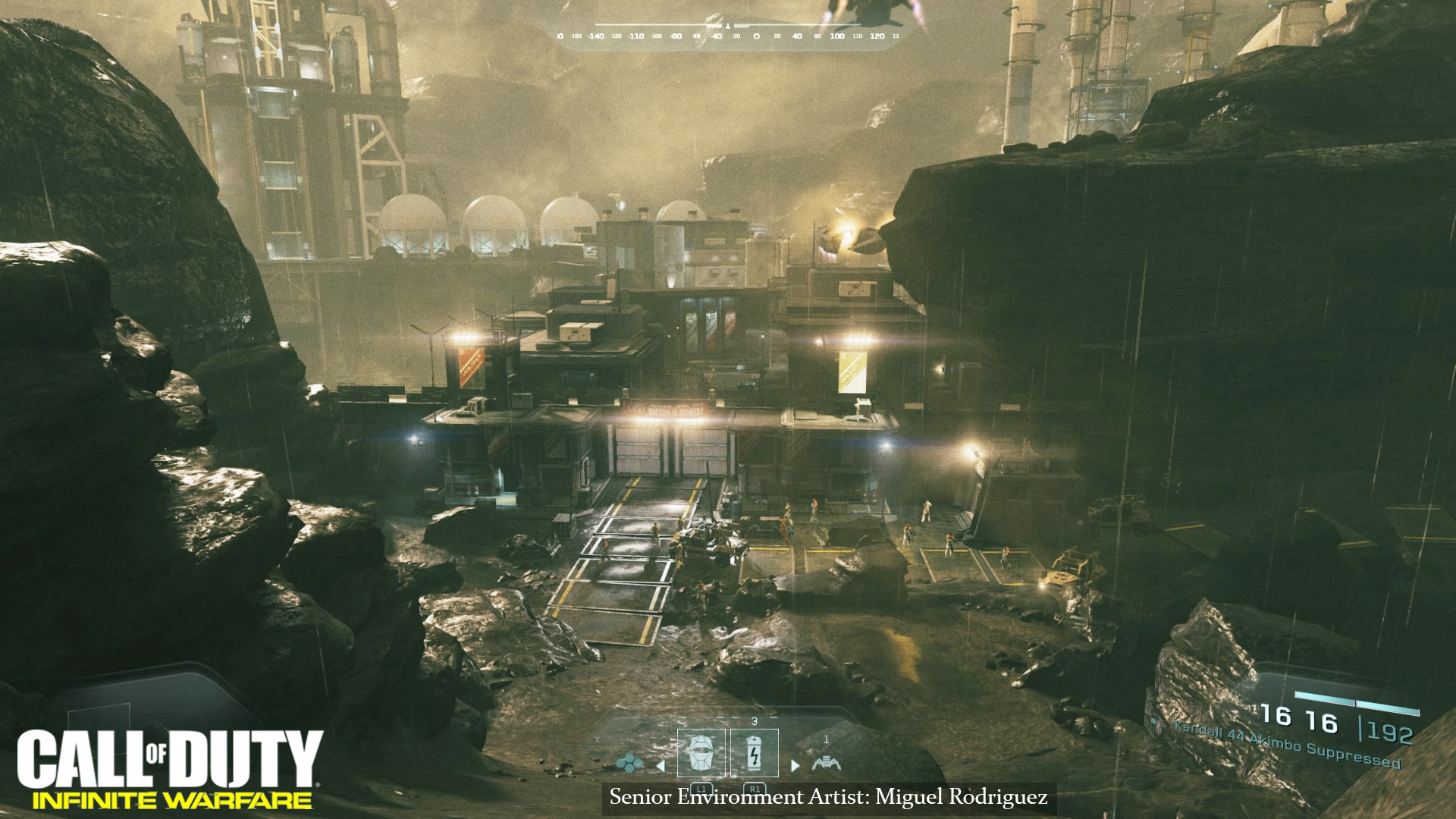This screenshot has width=1456, height=819.
Task: Activate the spider-shaped seeker bot icon
Action: click(x=826, y=762)
